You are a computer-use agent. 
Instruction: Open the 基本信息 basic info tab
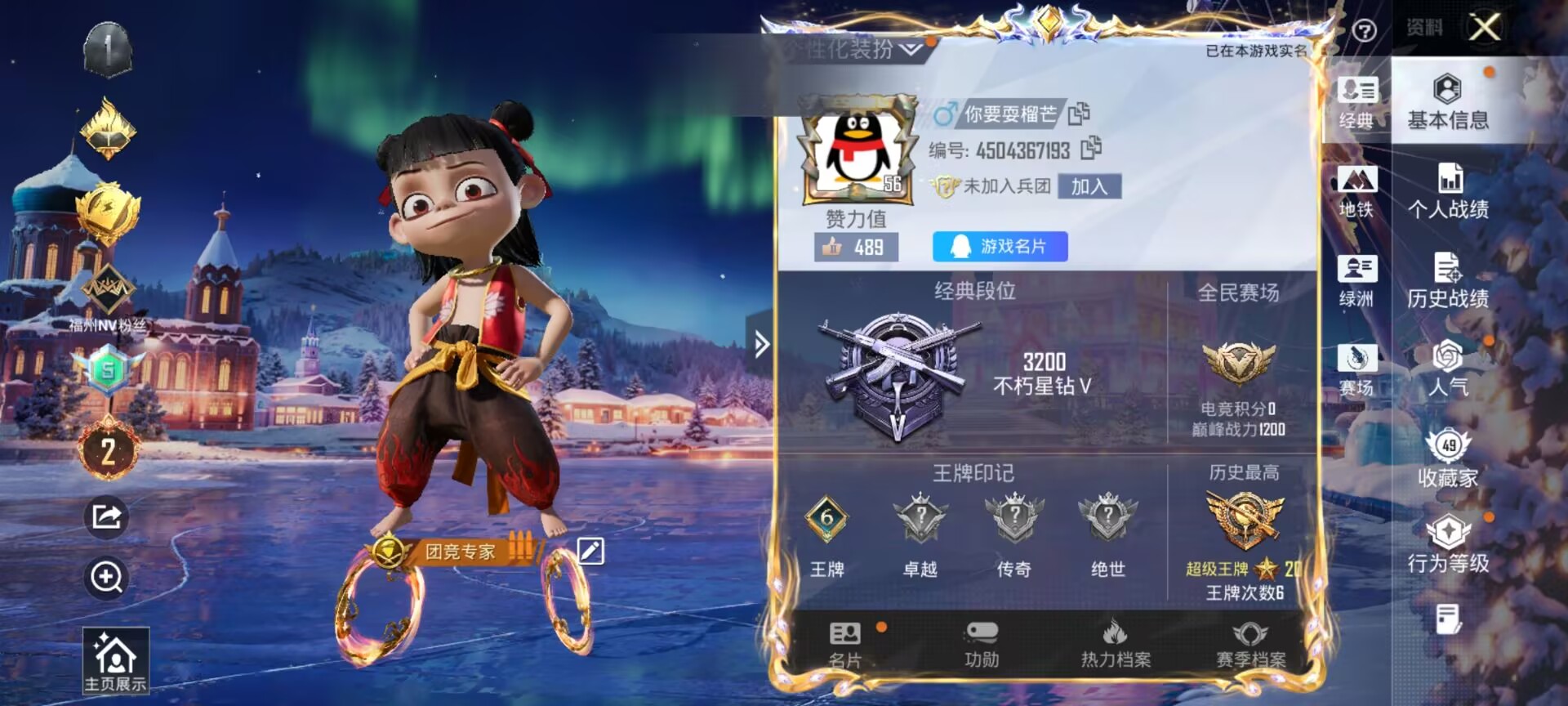1447,102
